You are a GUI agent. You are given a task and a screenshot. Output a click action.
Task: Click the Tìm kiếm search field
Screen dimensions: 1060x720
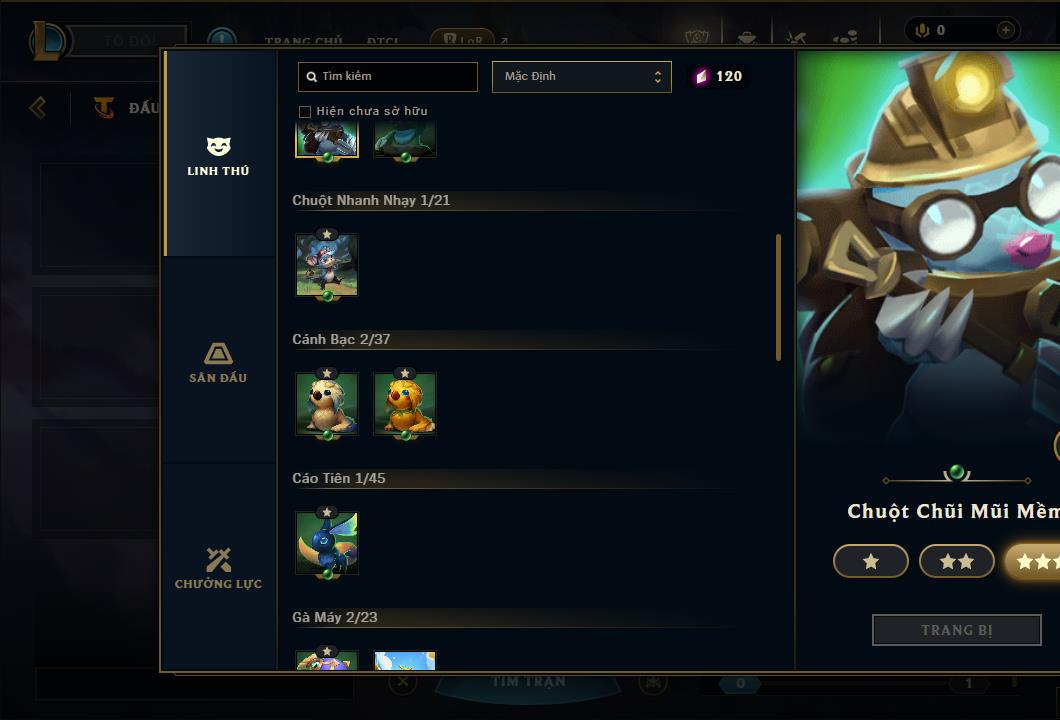tap(388, 77)
